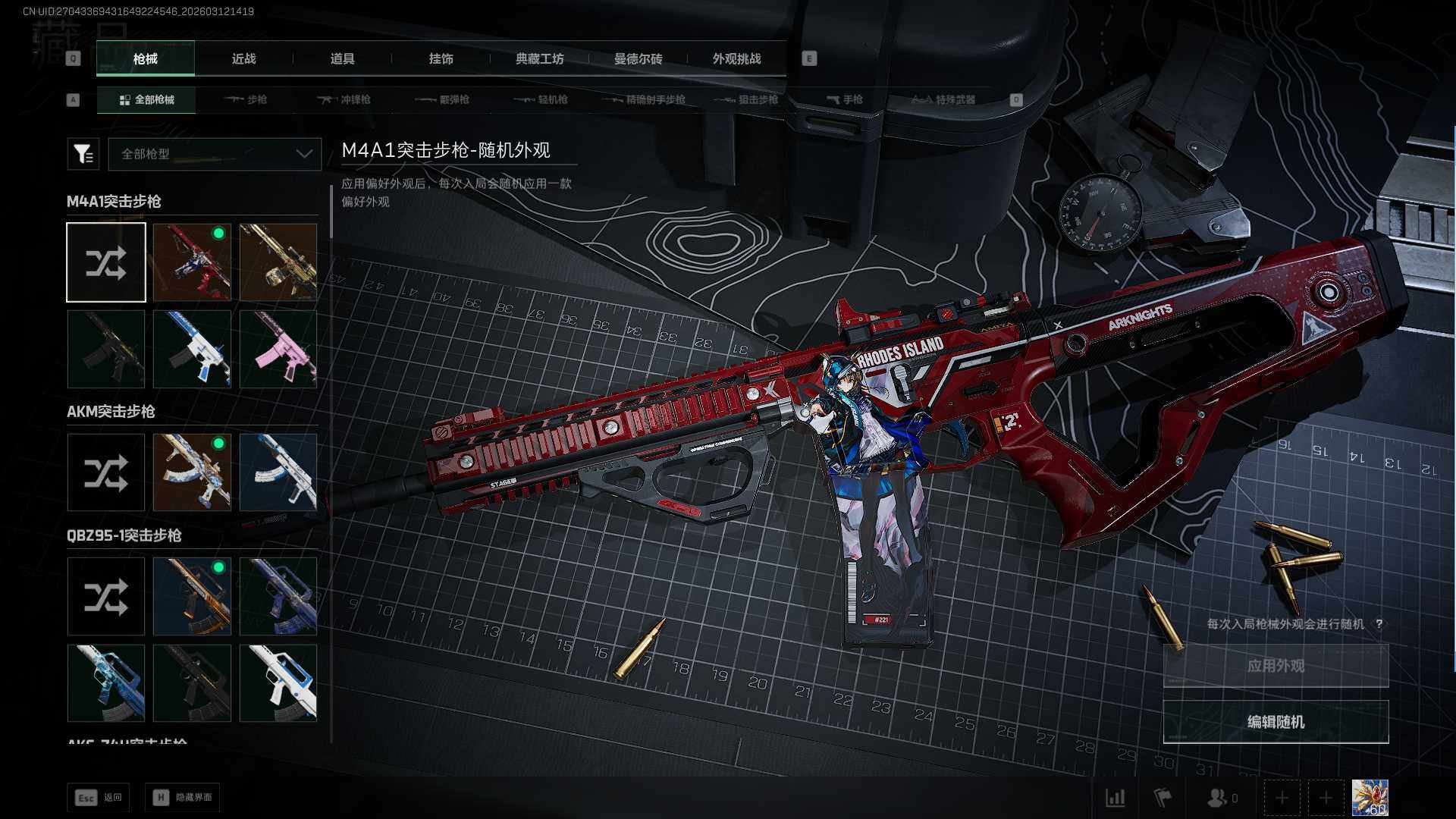1456x819 pixels.
Task: Open the player avatar icon
Action: coord(1370,798)
